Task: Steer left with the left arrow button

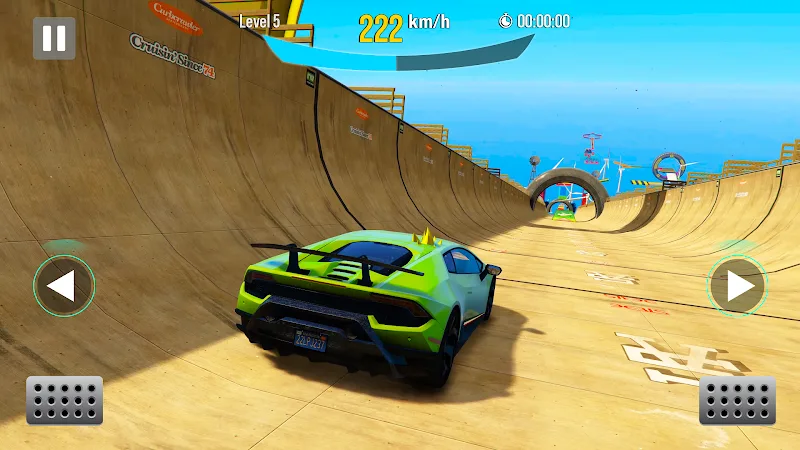Action: 63,287
